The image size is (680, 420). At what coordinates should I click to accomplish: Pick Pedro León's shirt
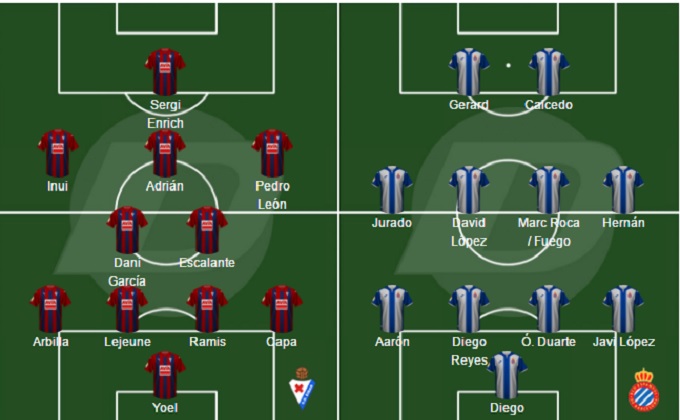pyautogui.click(x=271, y=152)
